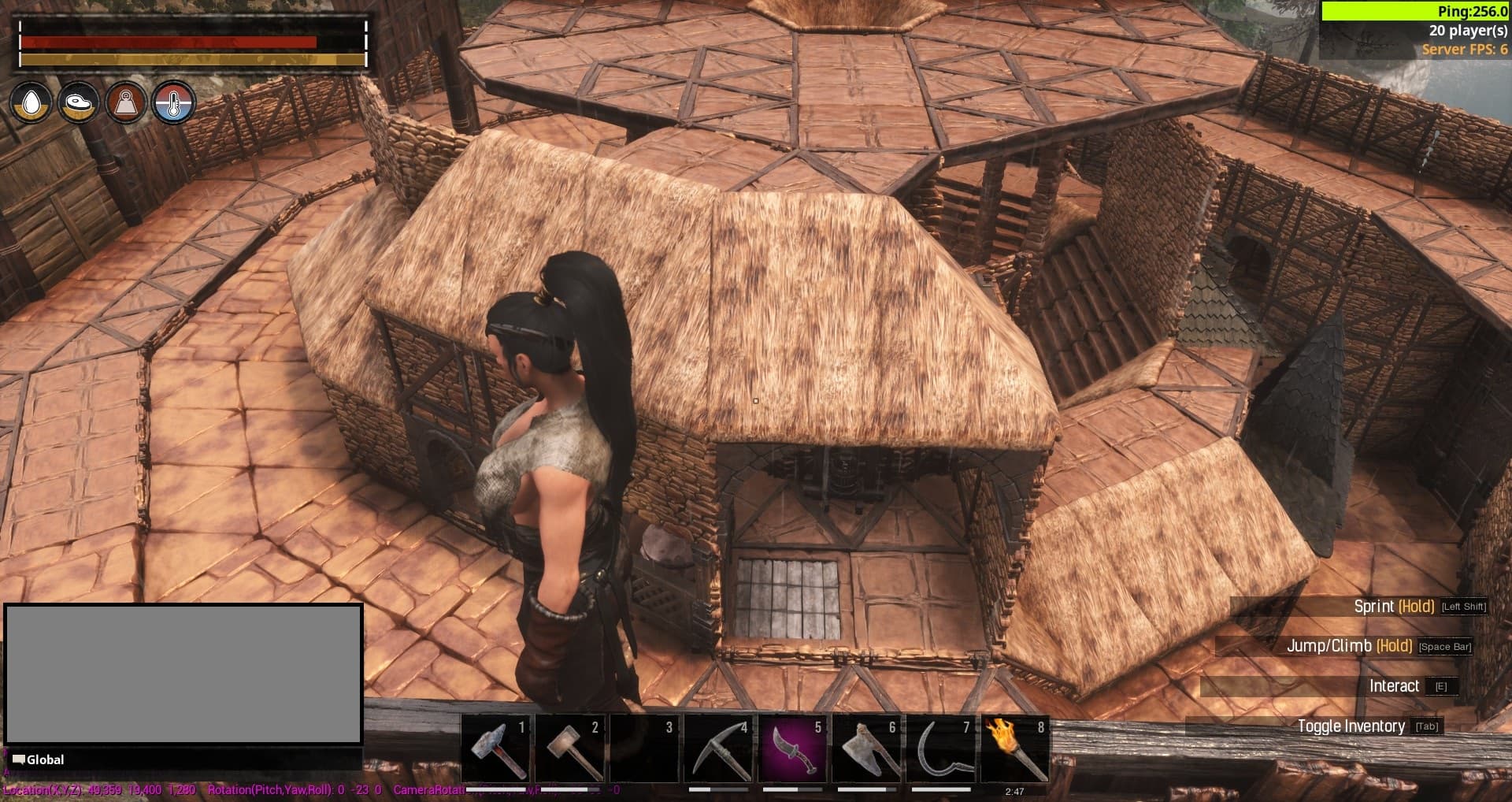
Task: Equip the hatchet from the hotbar
Action: [866, 748]
